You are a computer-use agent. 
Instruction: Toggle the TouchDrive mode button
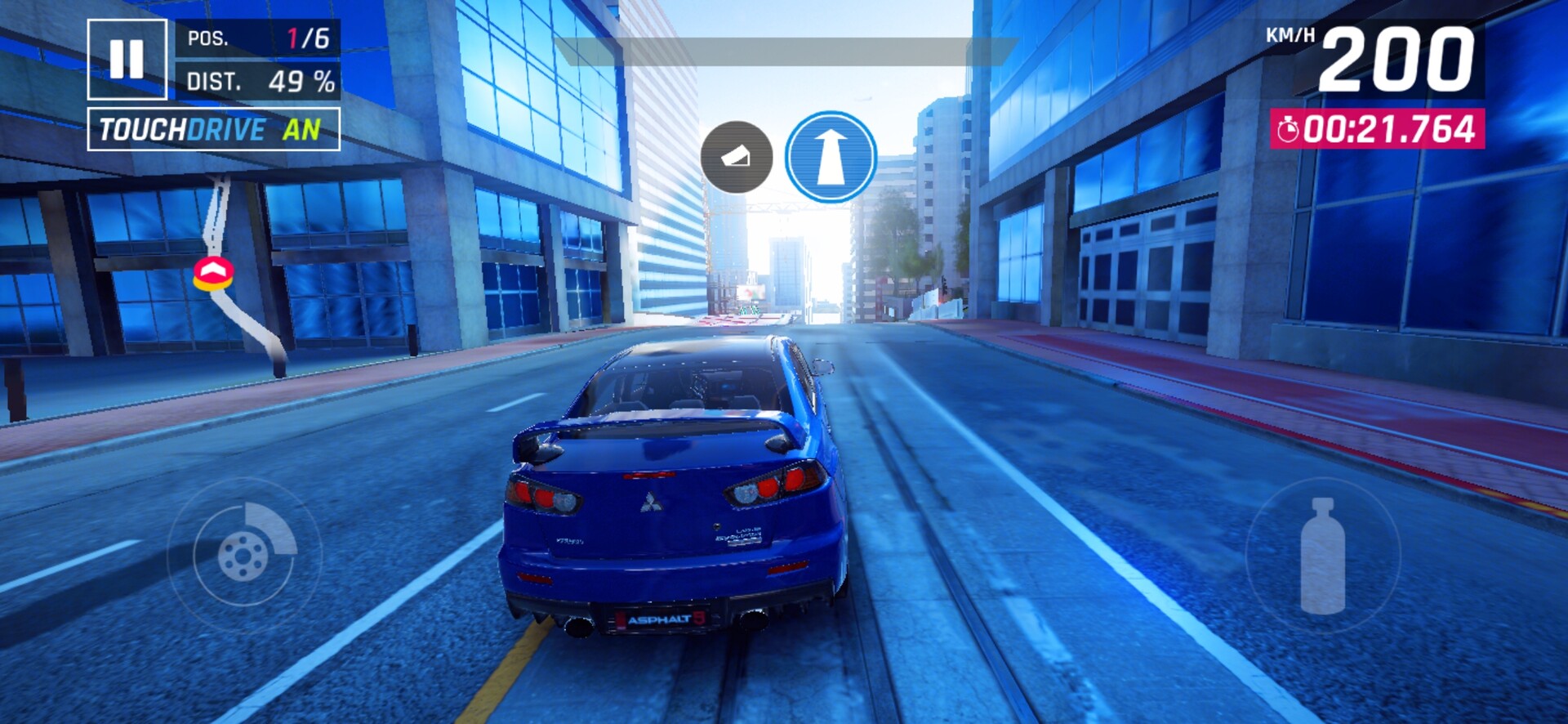213,129
